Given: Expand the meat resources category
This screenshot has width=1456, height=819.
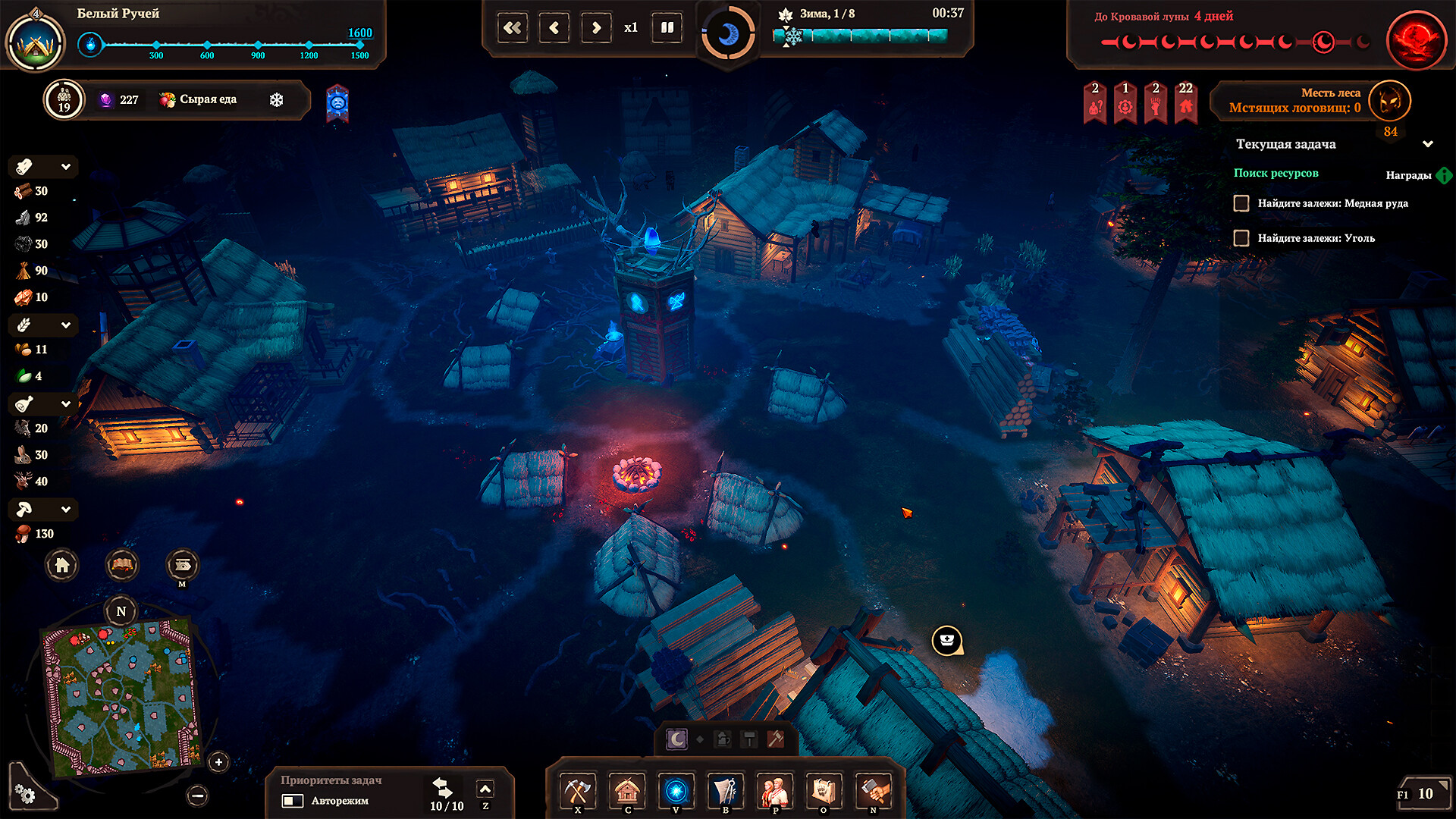Looking at the screenshot, I should tap(67, 404).
